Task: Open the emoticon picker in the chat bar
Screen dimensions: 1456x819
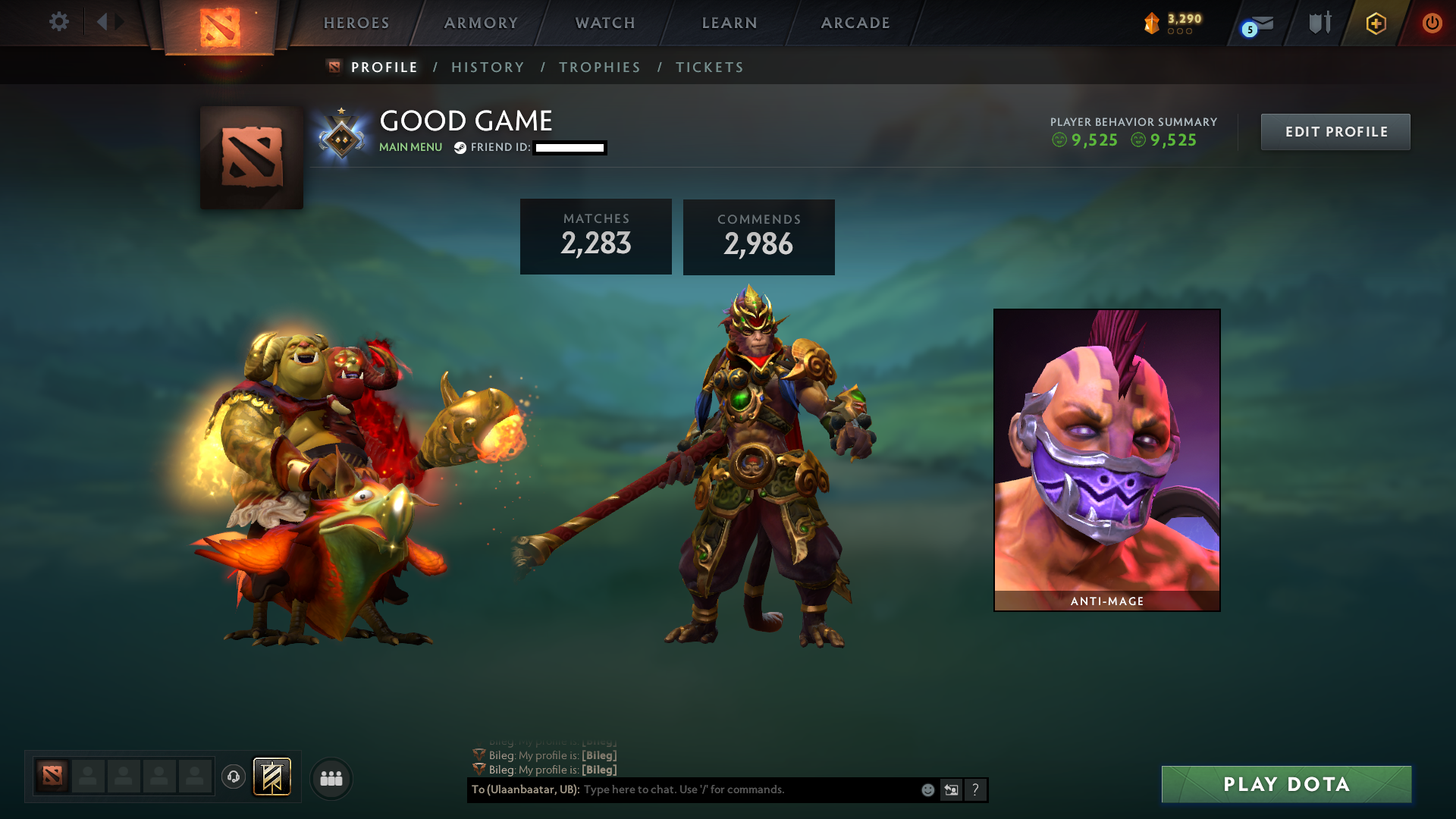Action: tap(927, 789)
